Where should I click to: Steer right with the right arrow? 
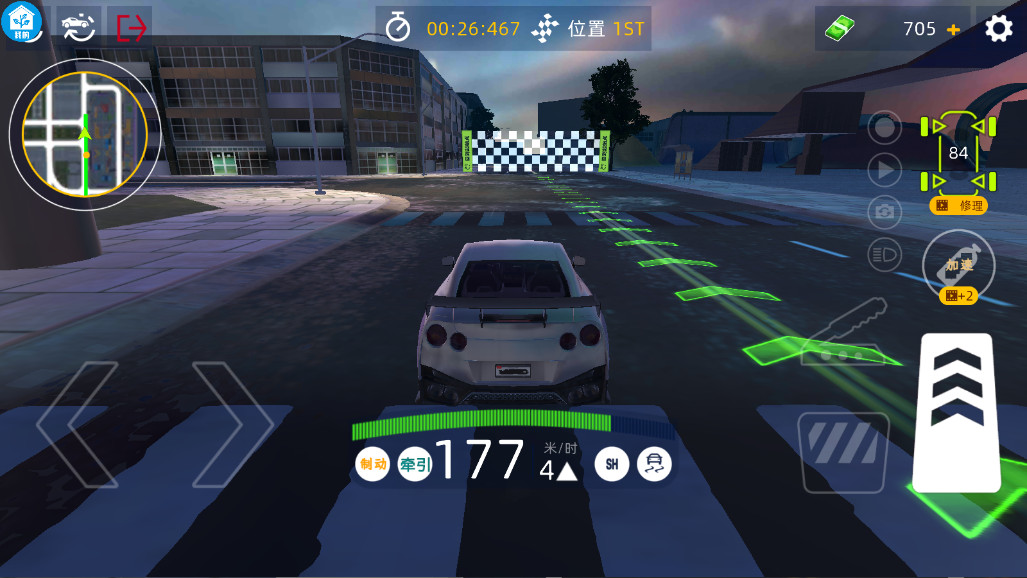point(233,424)
